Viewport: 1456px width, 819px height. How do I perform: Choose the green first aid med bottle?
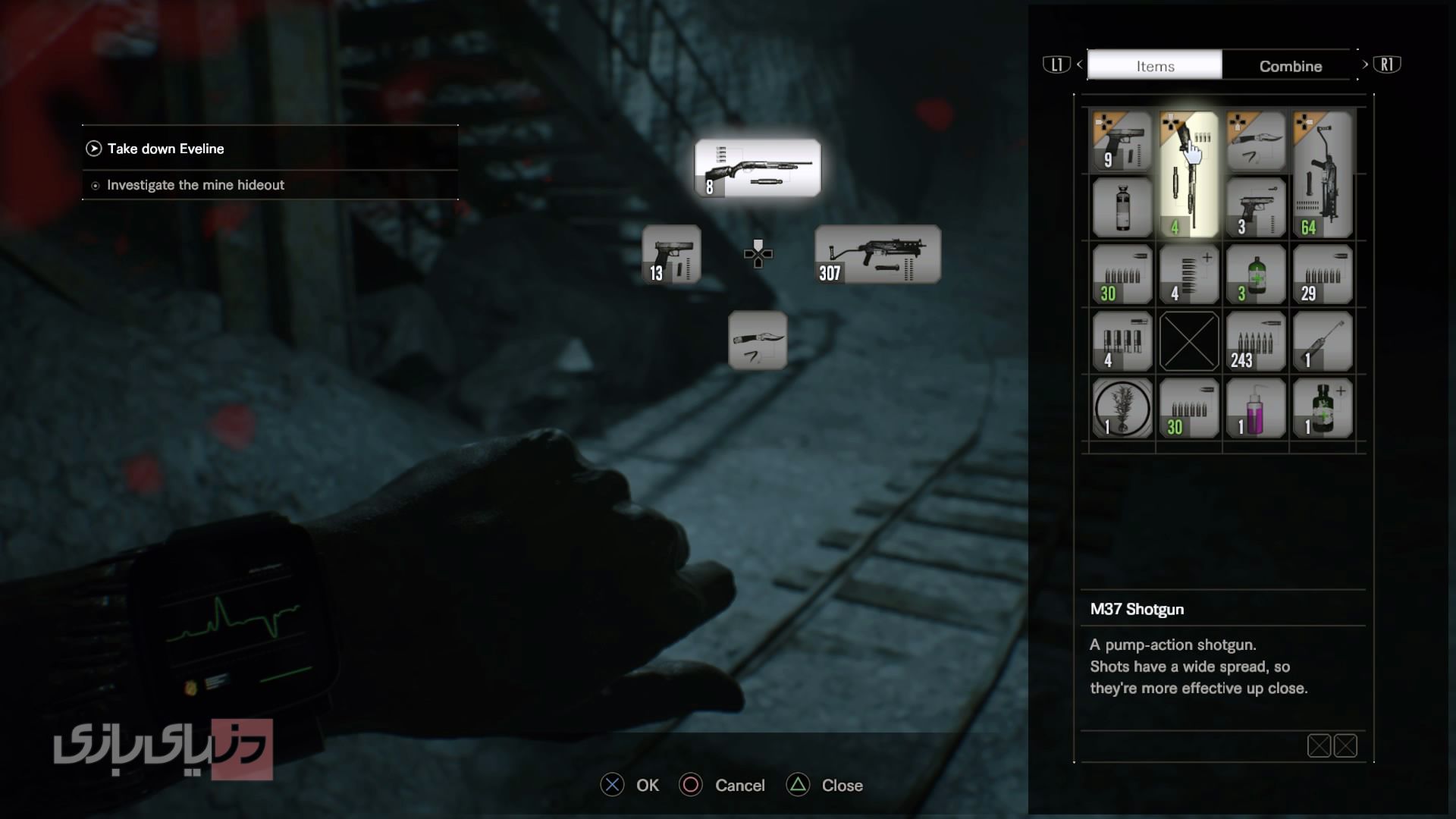tap(1255, 275)
